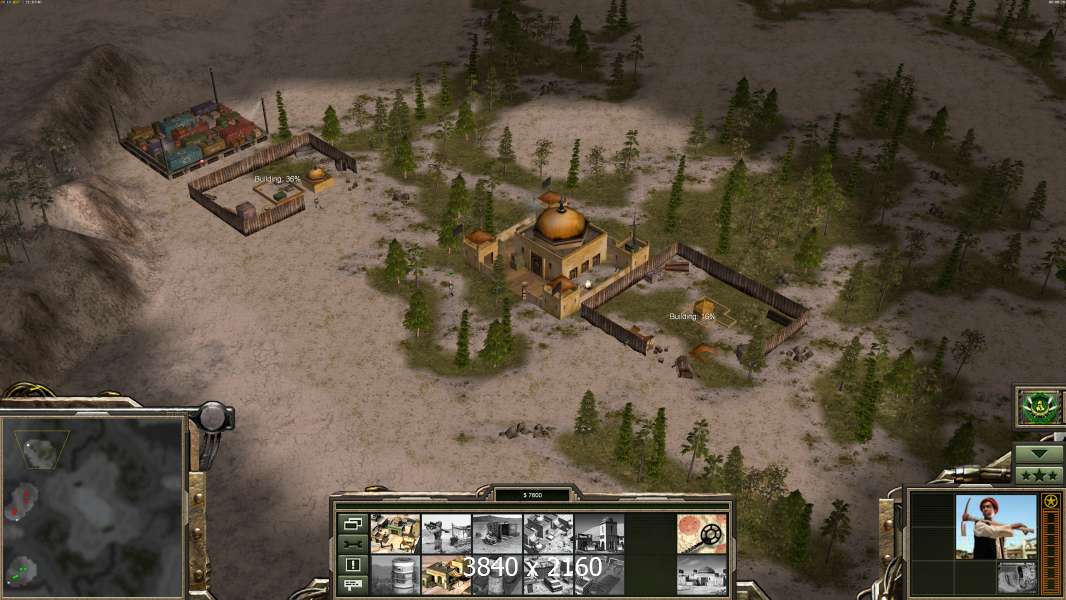The height and width of the screenshot is (600, 1066).
Task: Click the down arrow button above portrait
Action: (1039, 454)
